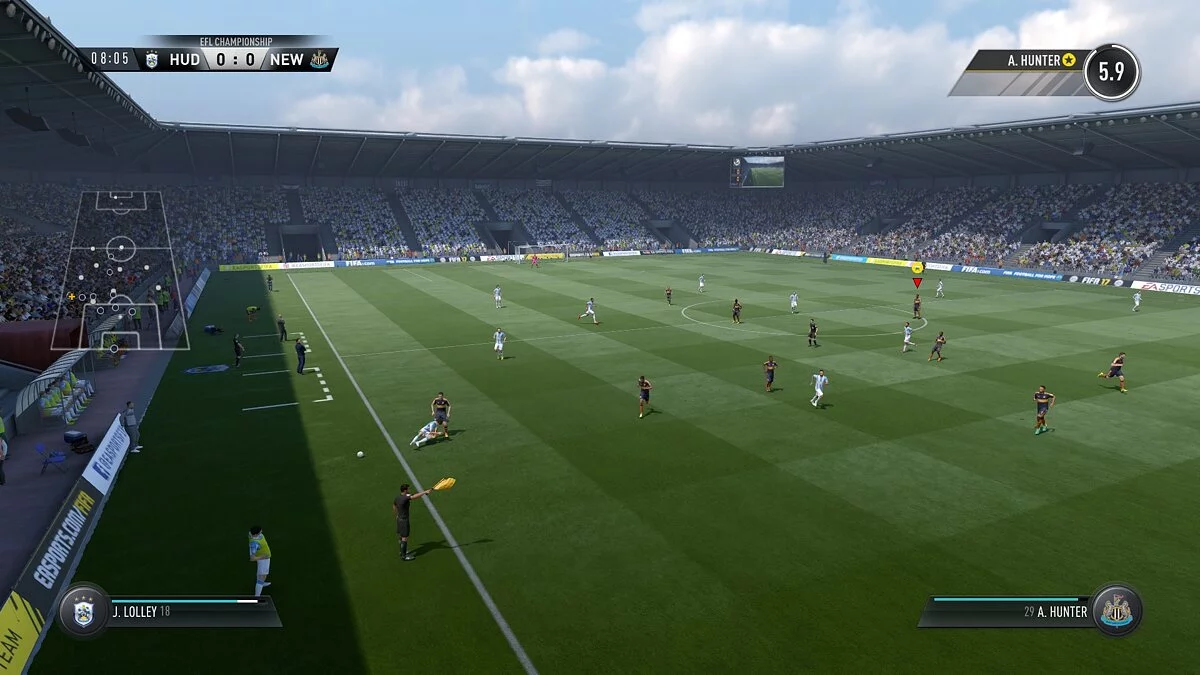Open the A. Hunter match rating panel

coord(1045,71)
